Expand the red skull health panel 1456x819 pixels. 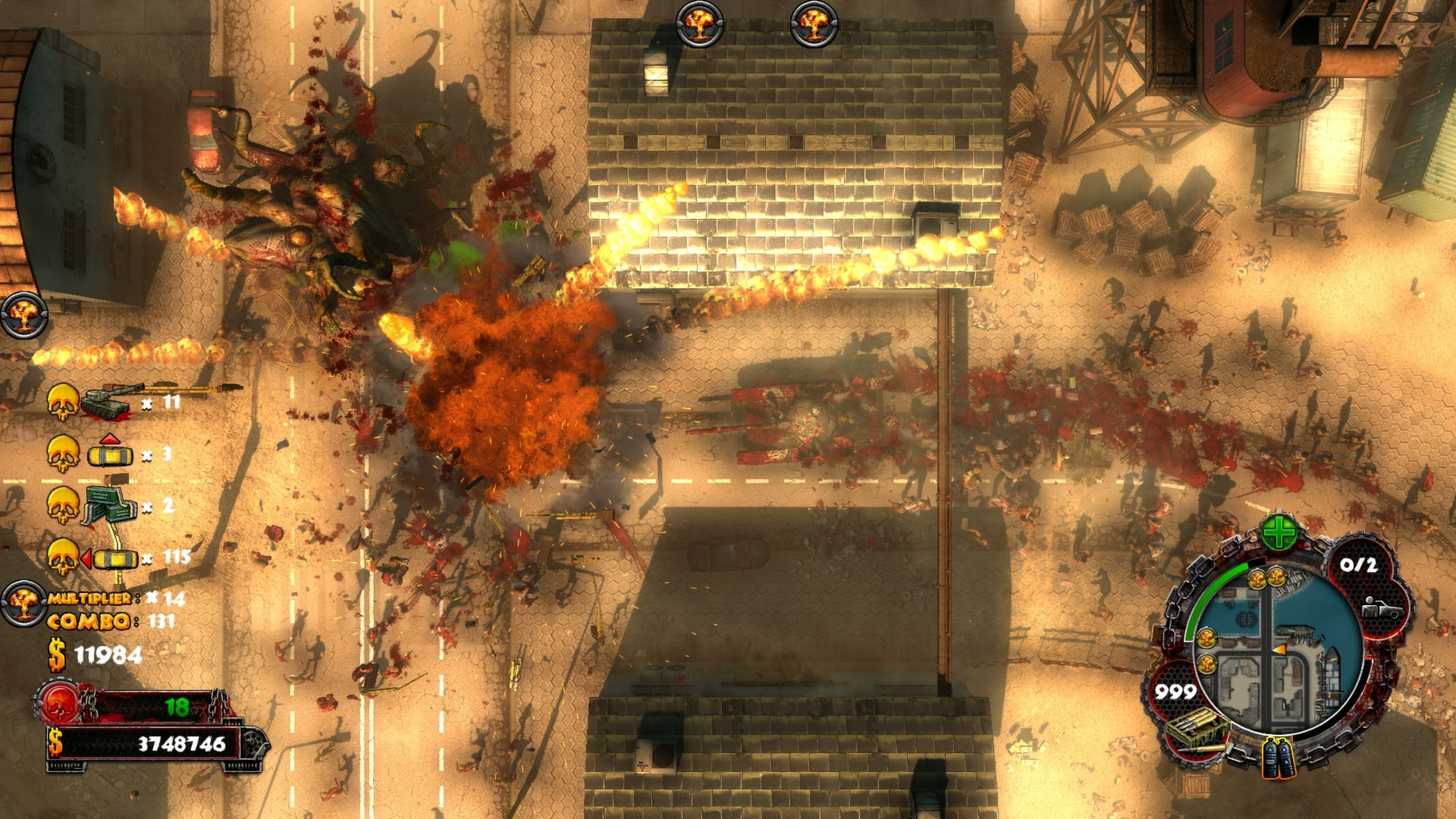coord(59,701)
